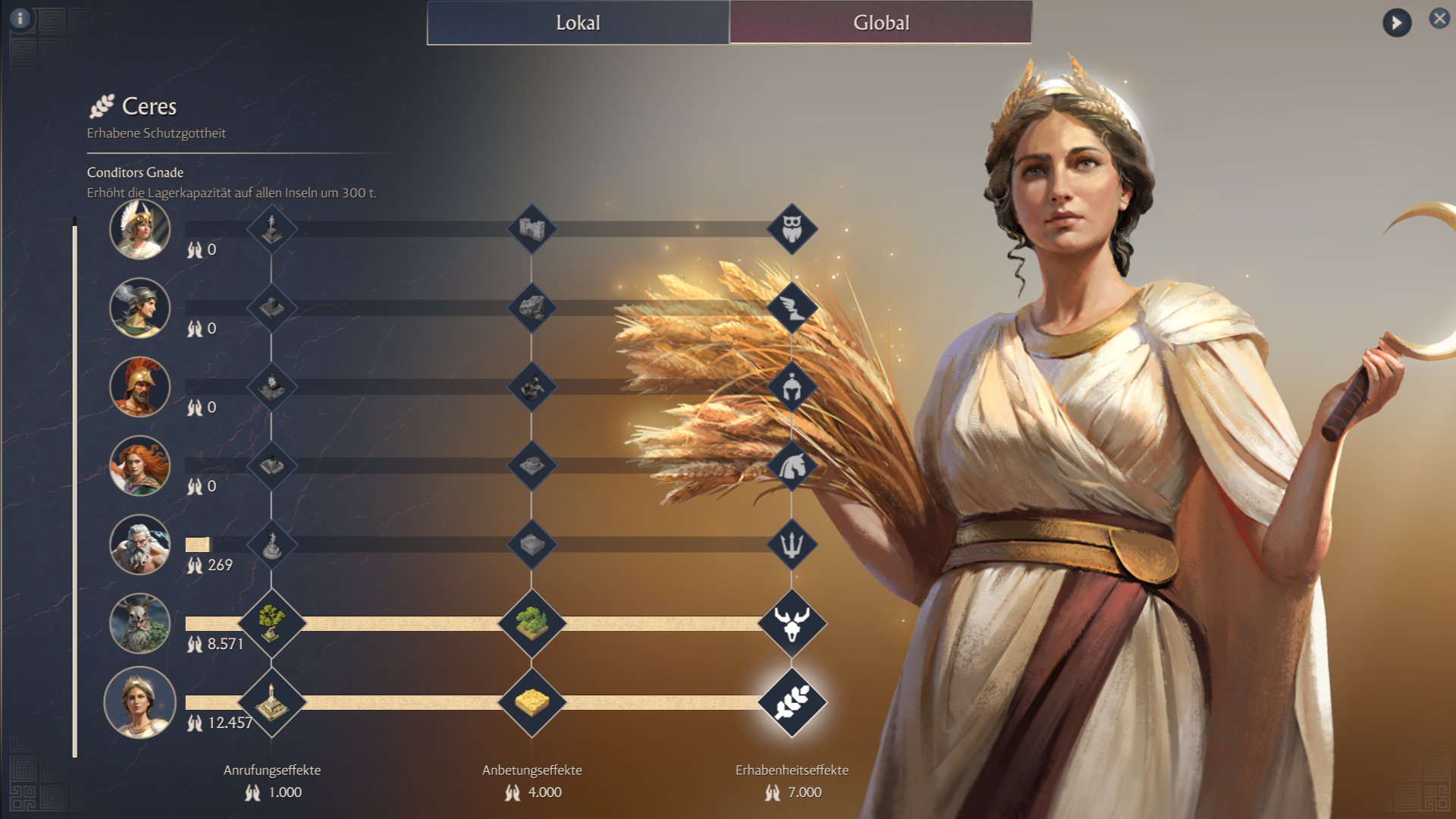Select the white-bearded sea god portrait
The image size is (1456, 819).
(x=140, y=544)
